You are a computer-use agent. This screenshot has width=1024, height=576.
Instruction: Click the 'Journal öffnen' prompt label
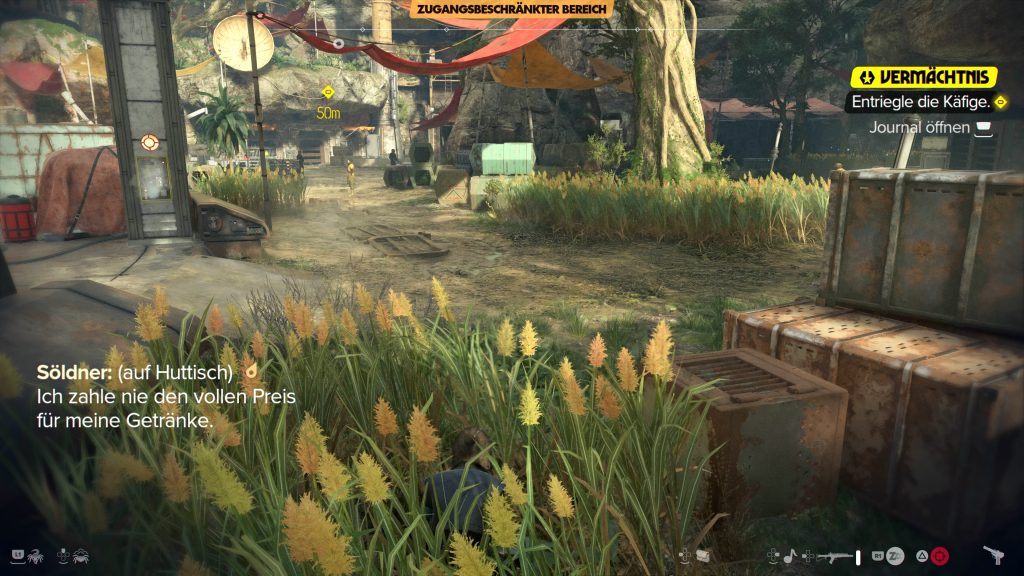921,127
